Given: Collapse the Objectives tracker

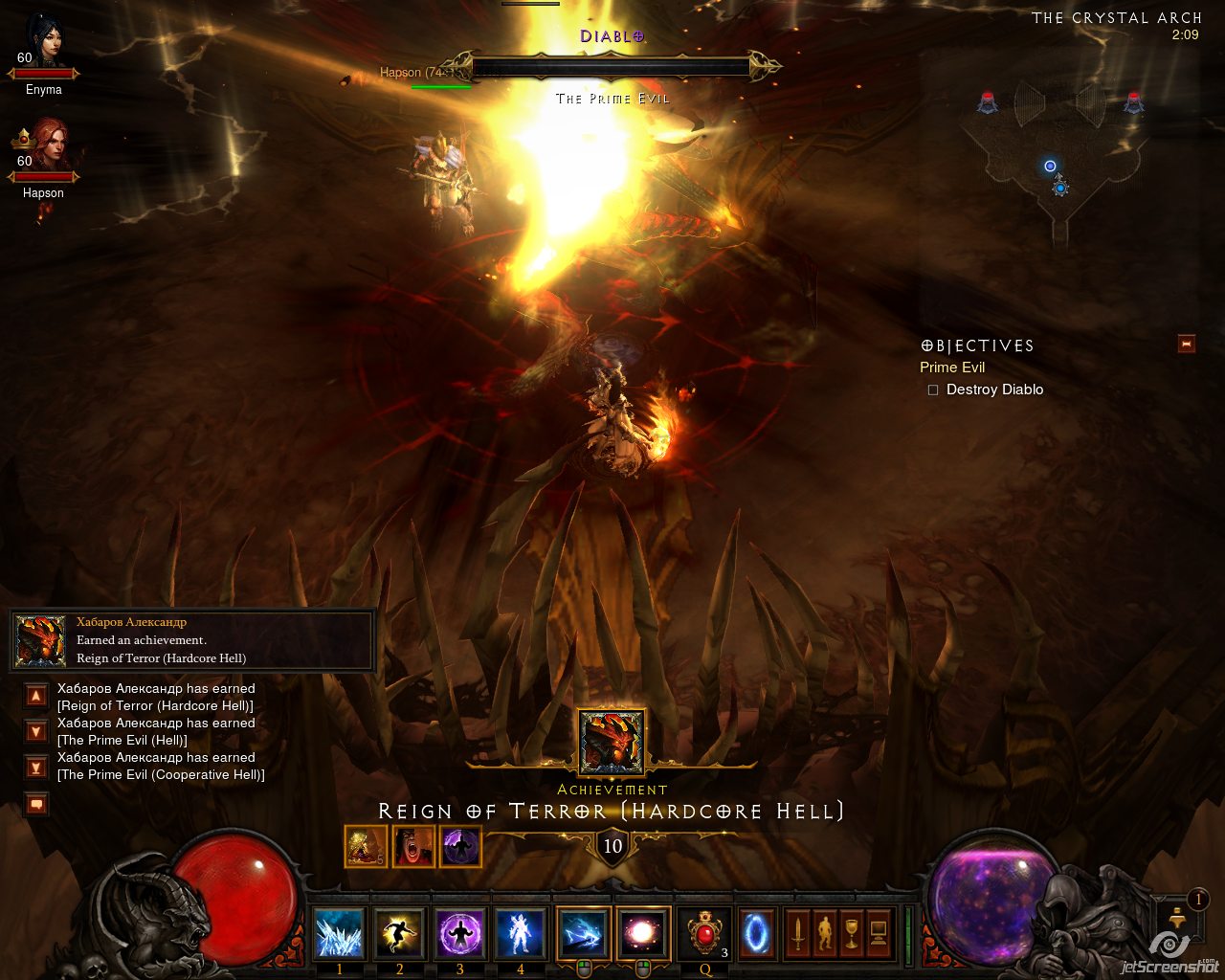Looking at the screenshot, I should point(1187,345).
